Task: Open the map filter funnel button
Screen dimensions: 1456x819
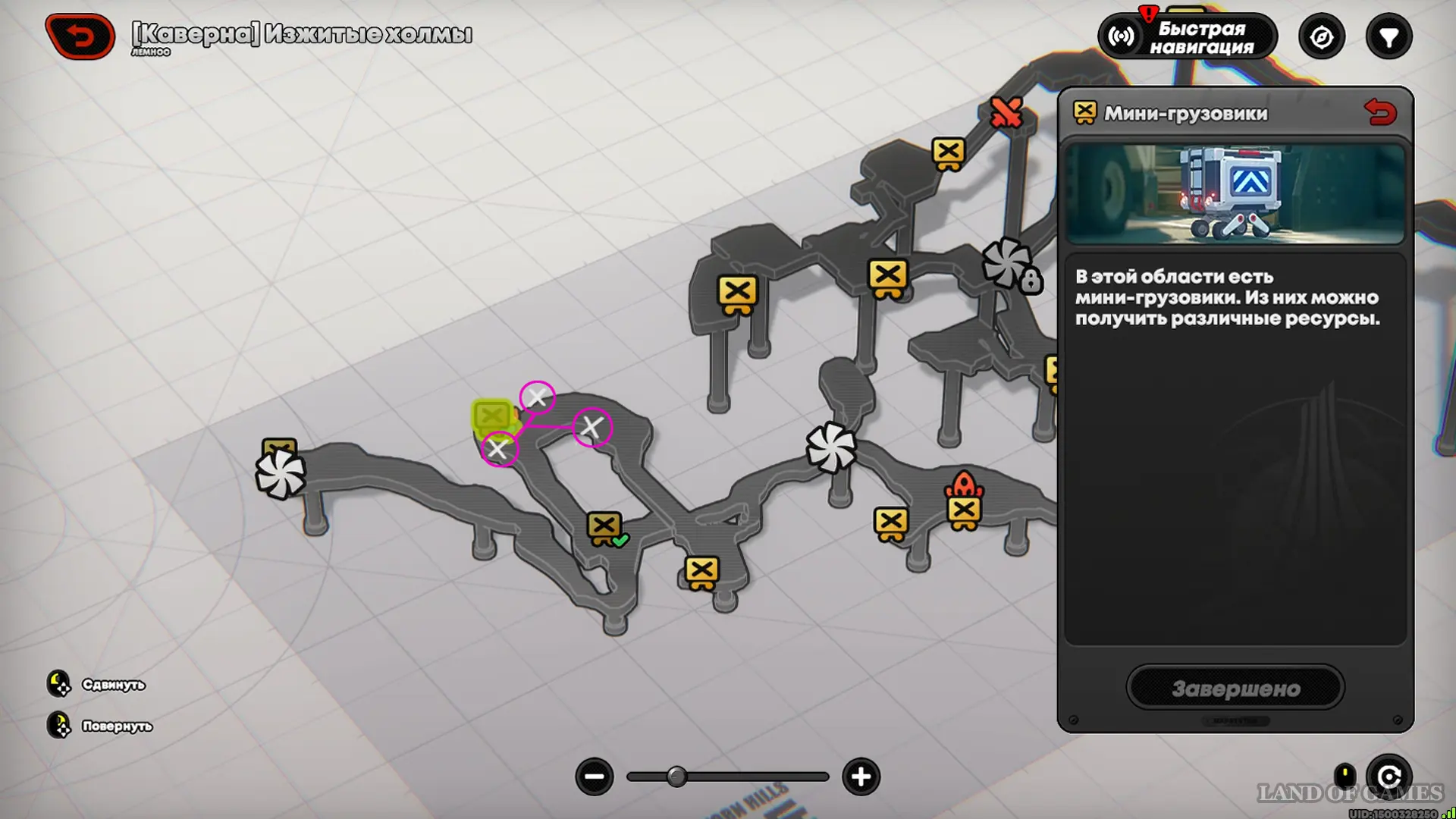Action: pyautogui.click(x=1389, y=37)
